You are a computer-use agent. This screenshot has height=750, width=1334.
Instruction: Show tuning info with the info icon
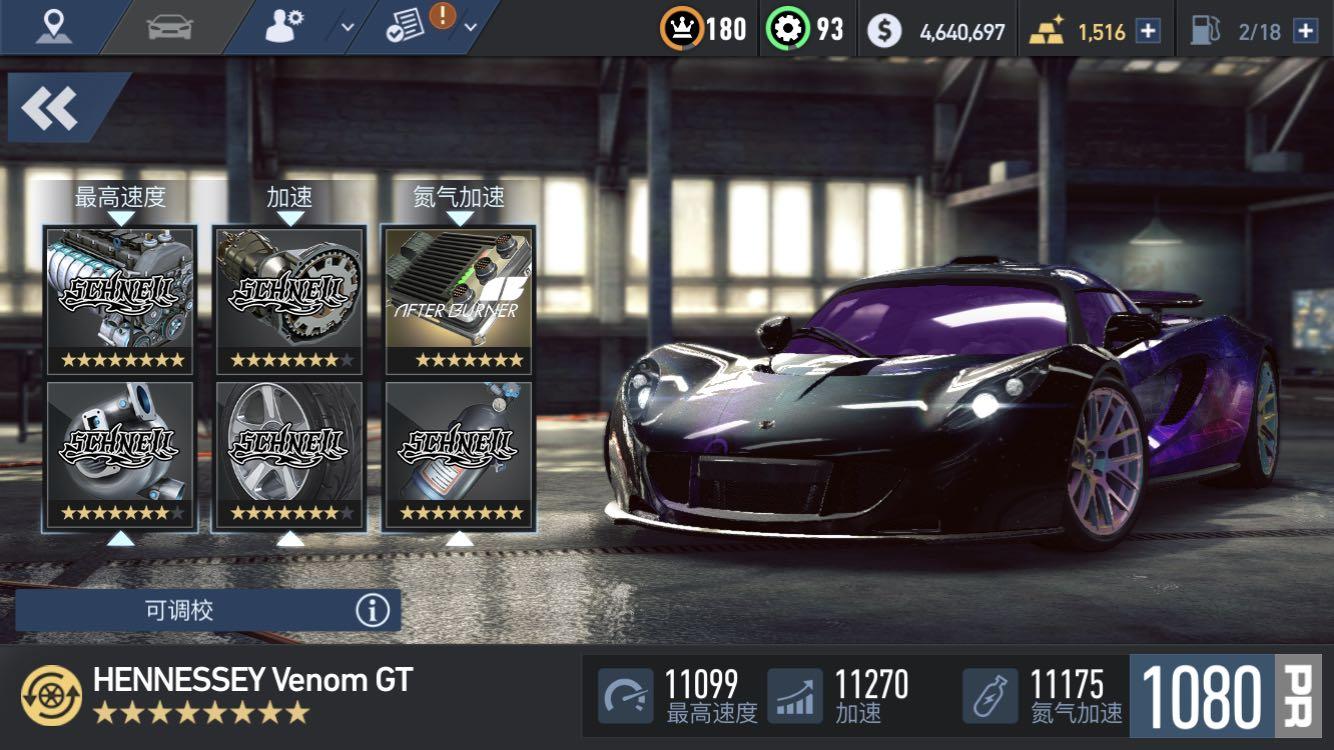coord(372,610)
